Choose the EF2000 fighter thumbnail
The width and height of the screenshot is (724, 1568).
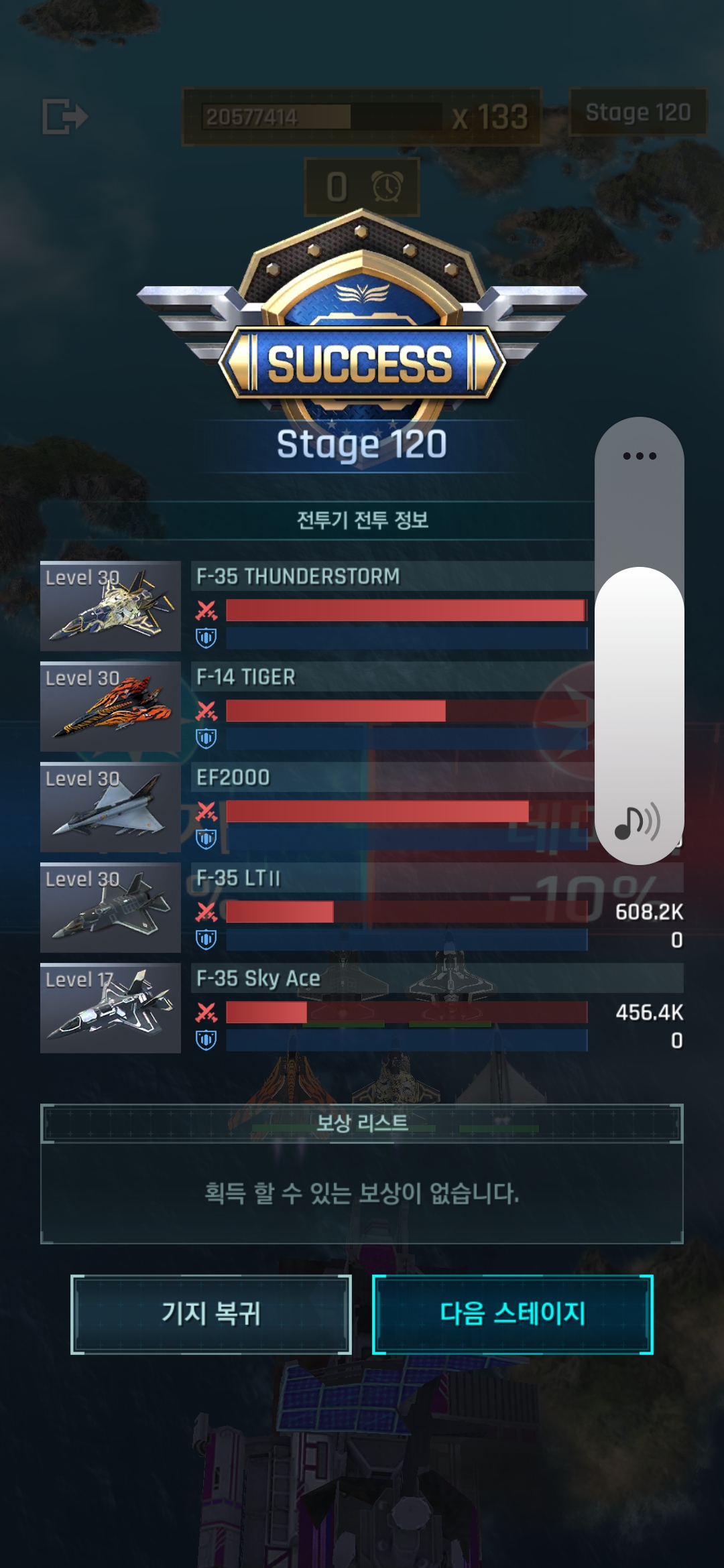111,807
